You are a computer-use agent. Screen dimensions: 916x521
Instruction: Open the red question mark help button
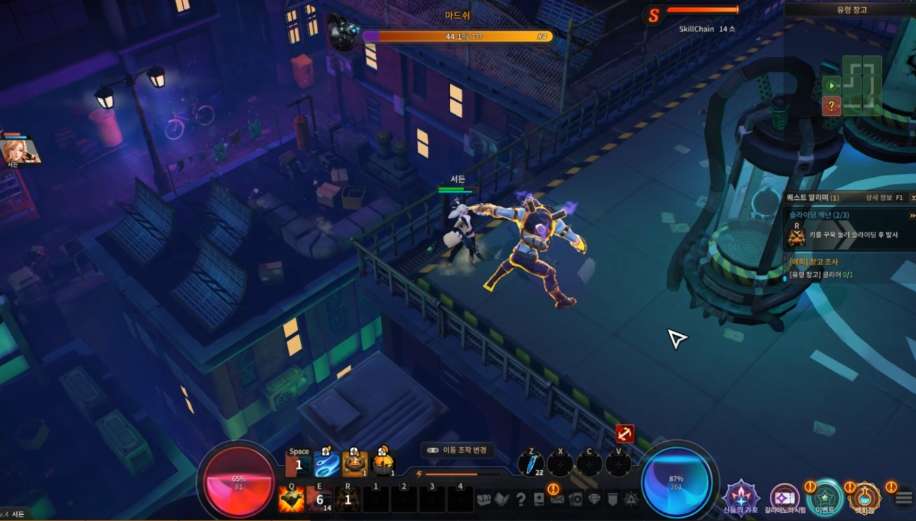point(831,106)
